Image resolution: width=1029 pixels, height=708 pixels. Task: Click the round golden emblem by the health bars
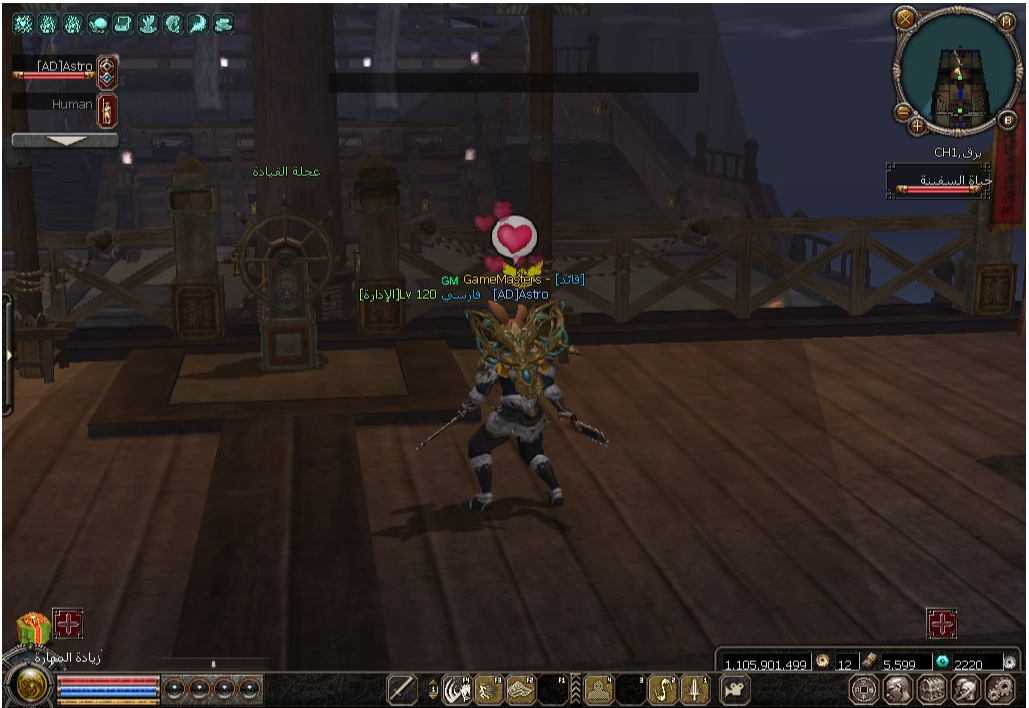[29, 687]
